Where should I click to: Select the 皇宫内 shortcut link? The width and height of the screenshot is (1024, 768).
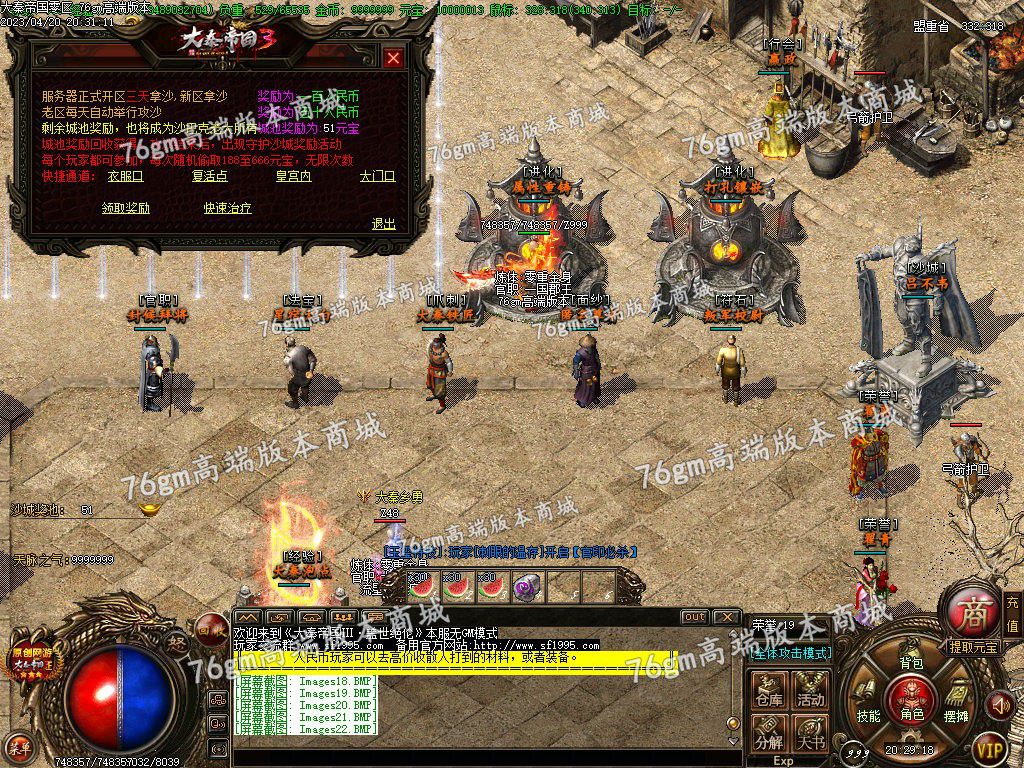(x=293, y=176)
